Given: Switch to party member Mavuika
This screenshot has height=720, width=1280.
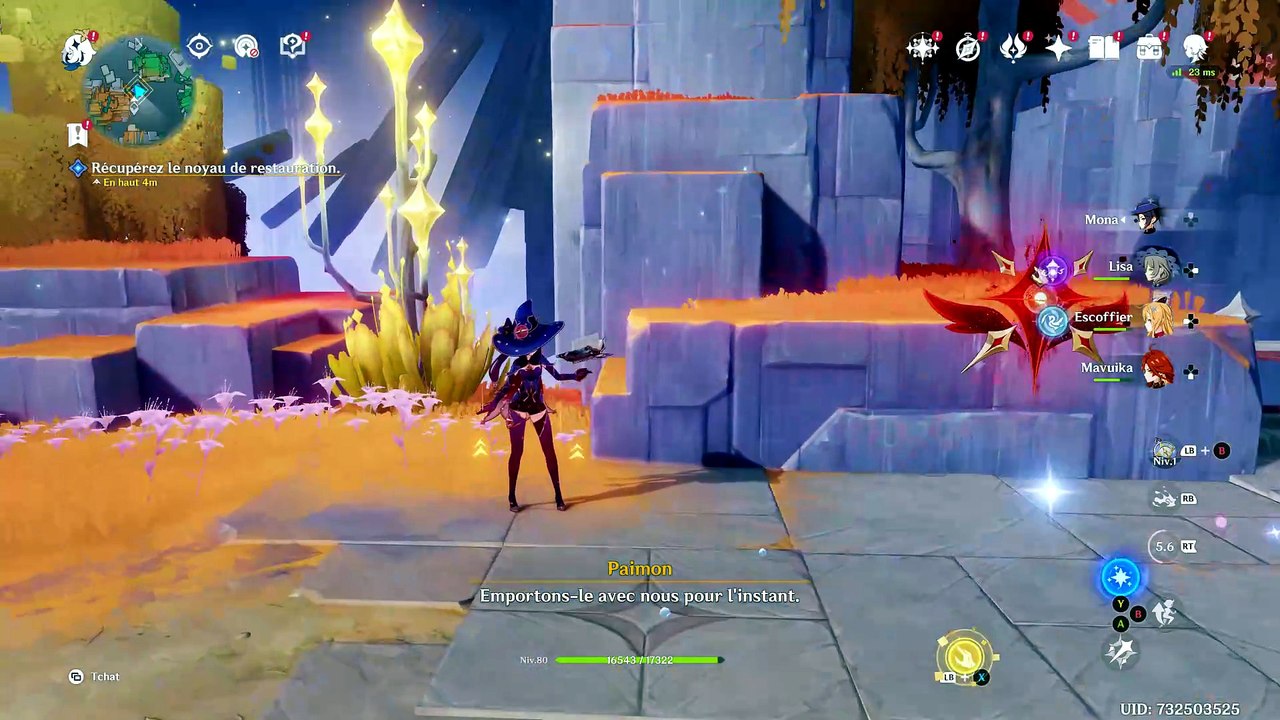Looking at the screenshot, I should click(1157, 368).
